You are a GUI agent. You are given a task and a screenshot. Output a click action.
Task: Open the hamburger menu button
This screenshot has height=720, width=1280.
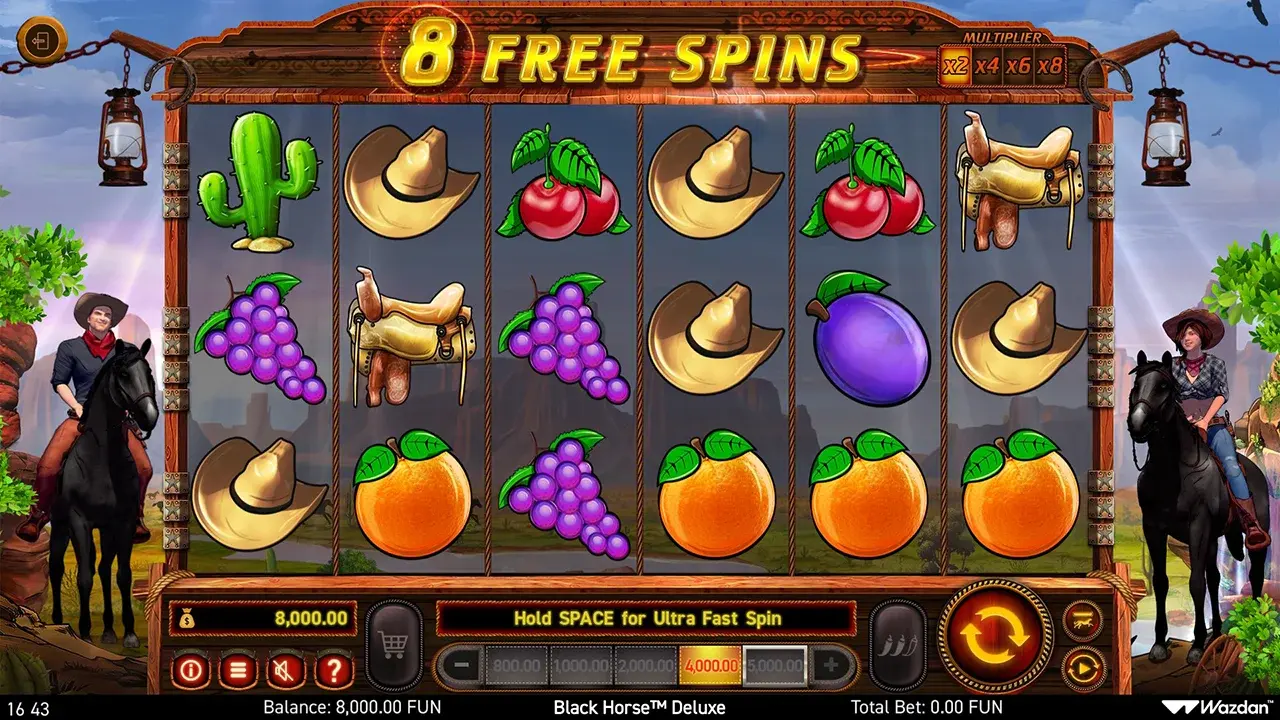238,669
